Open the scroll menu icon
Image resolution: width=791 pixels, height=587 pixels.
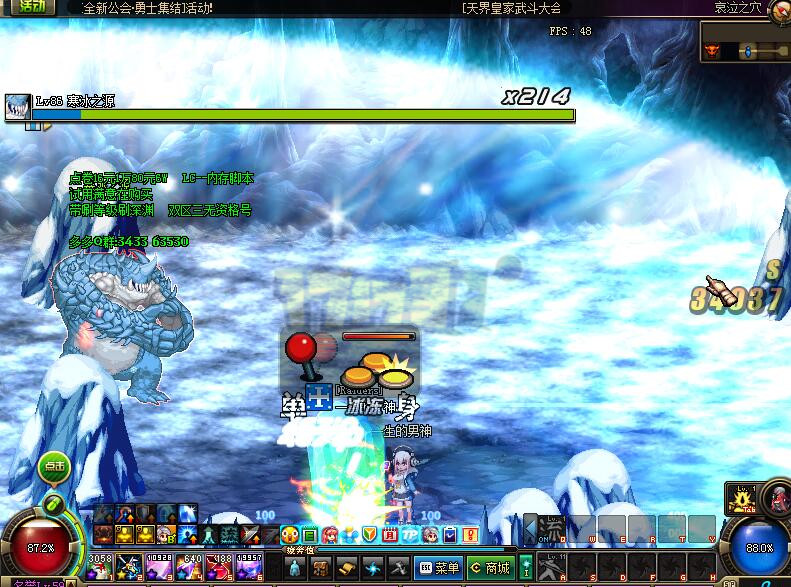[346, 568]
